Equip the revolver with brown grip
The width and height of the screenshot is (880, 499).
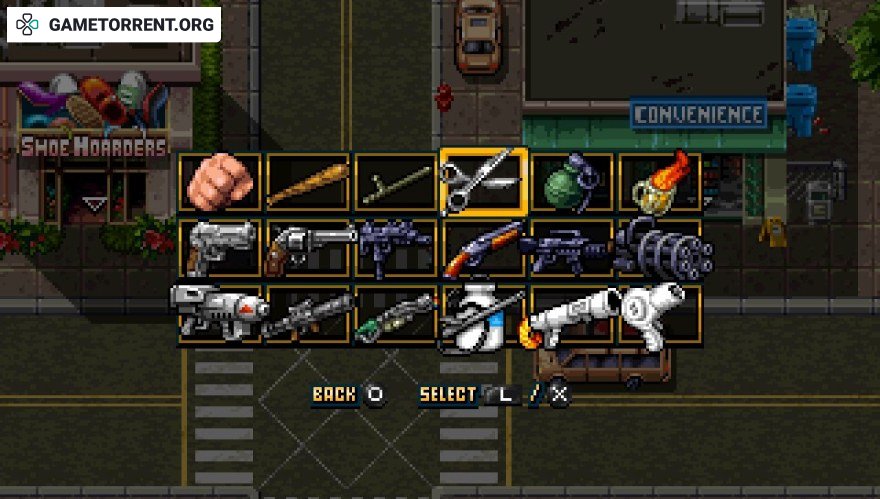pos(308,247)
